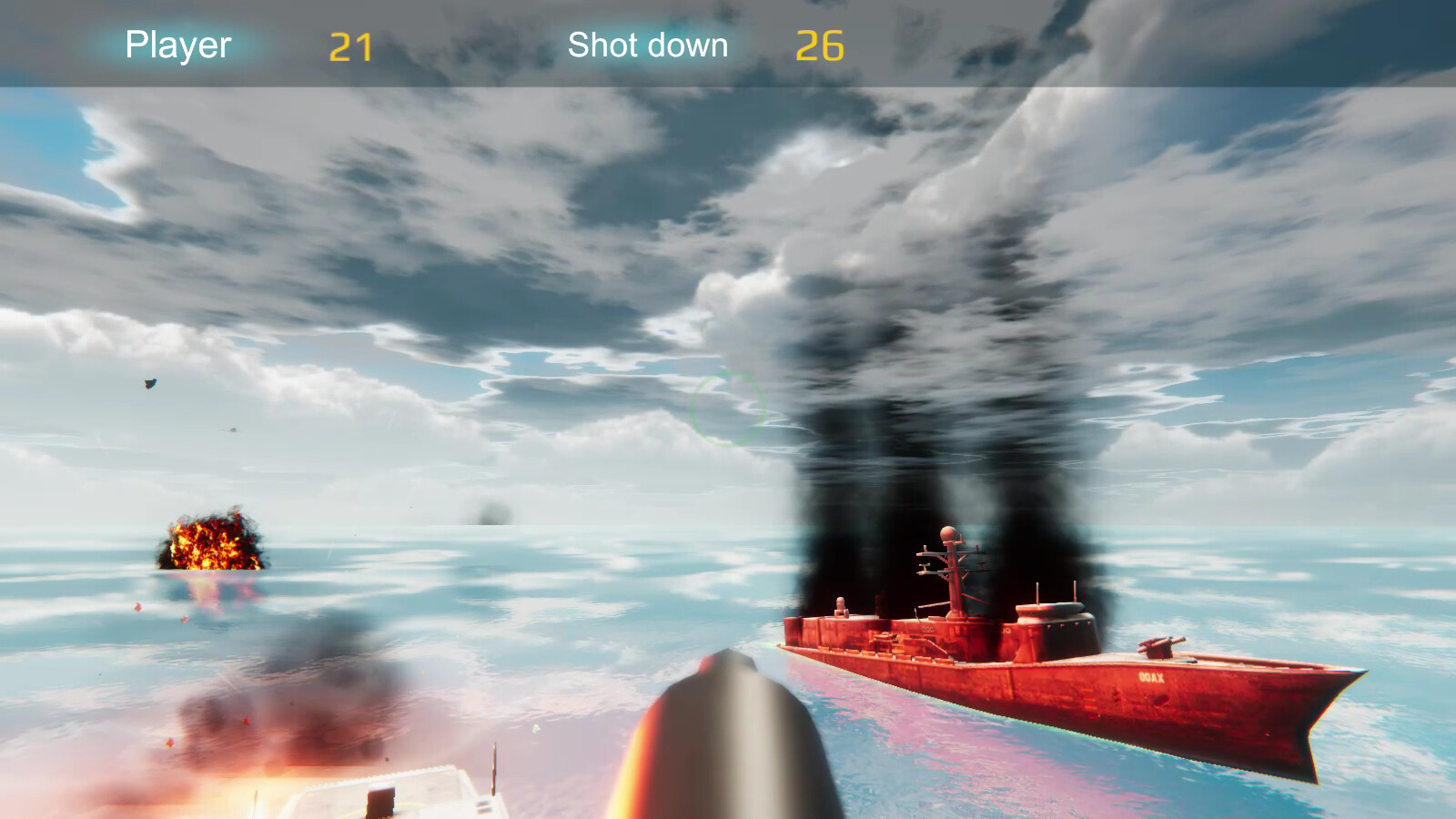Target the red enemy destroyer hull

coord(1046,692)
